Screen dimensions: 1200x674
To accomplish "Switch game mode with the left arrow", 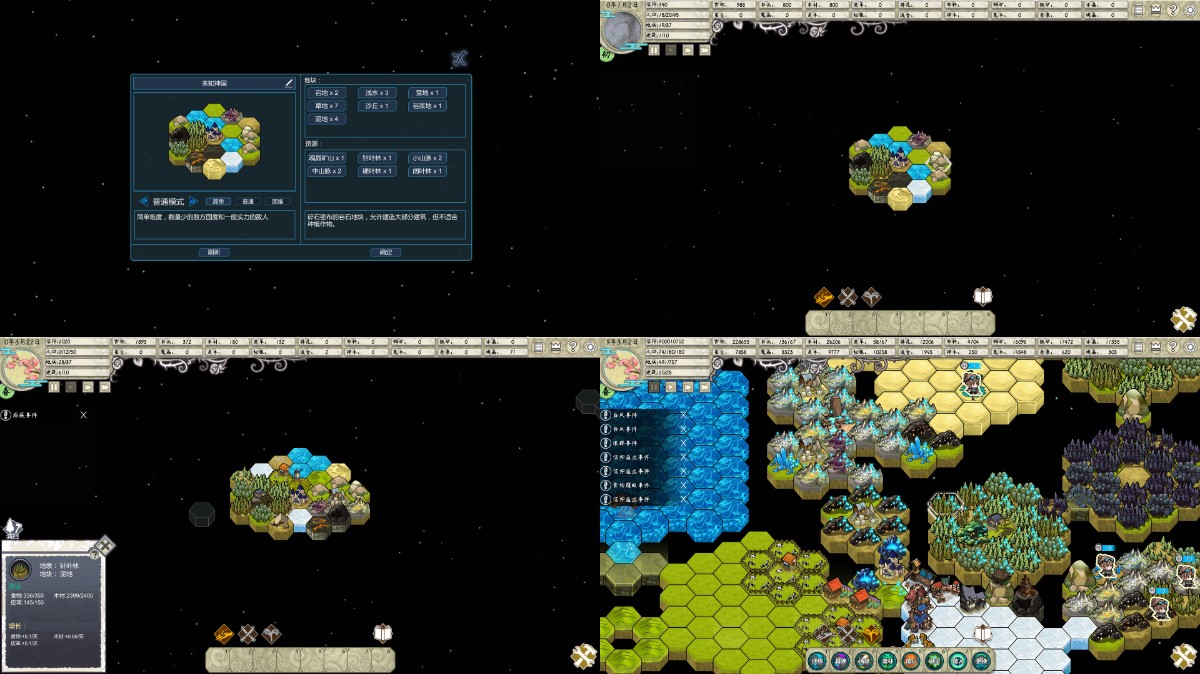I will [143, 201].
